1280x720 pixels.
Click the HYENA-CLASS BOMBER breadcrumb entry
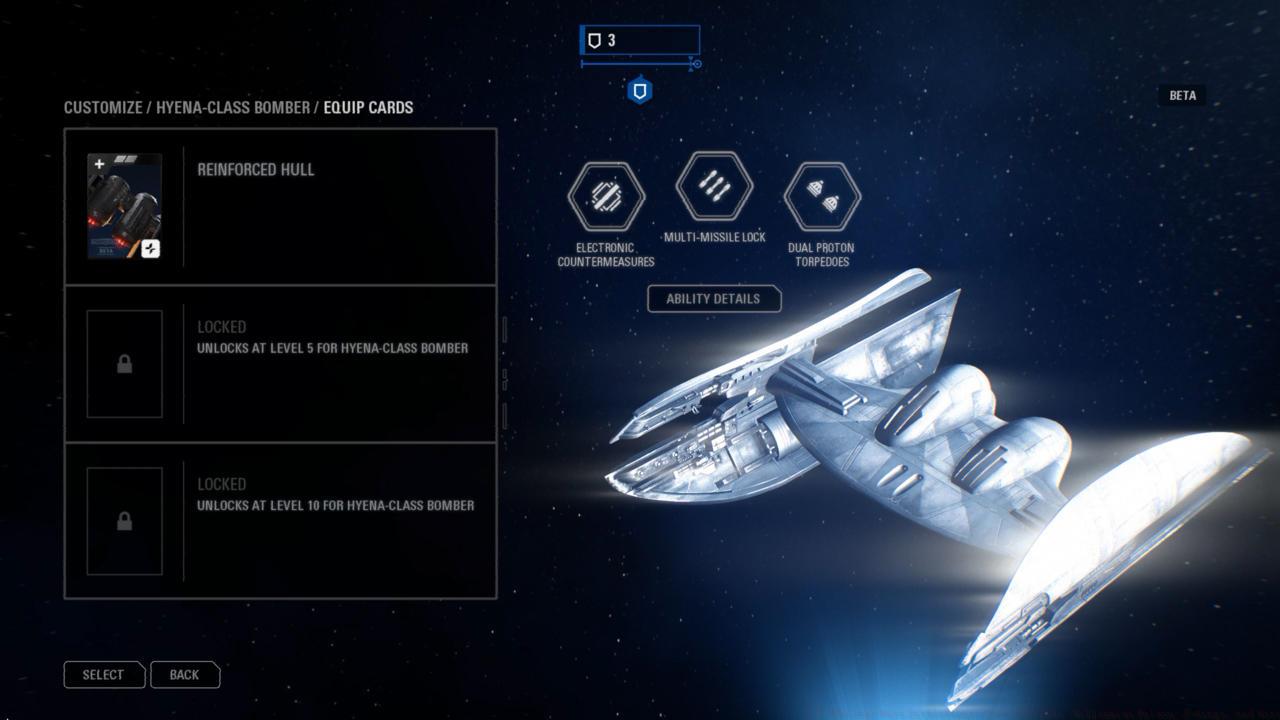(234, 107)
